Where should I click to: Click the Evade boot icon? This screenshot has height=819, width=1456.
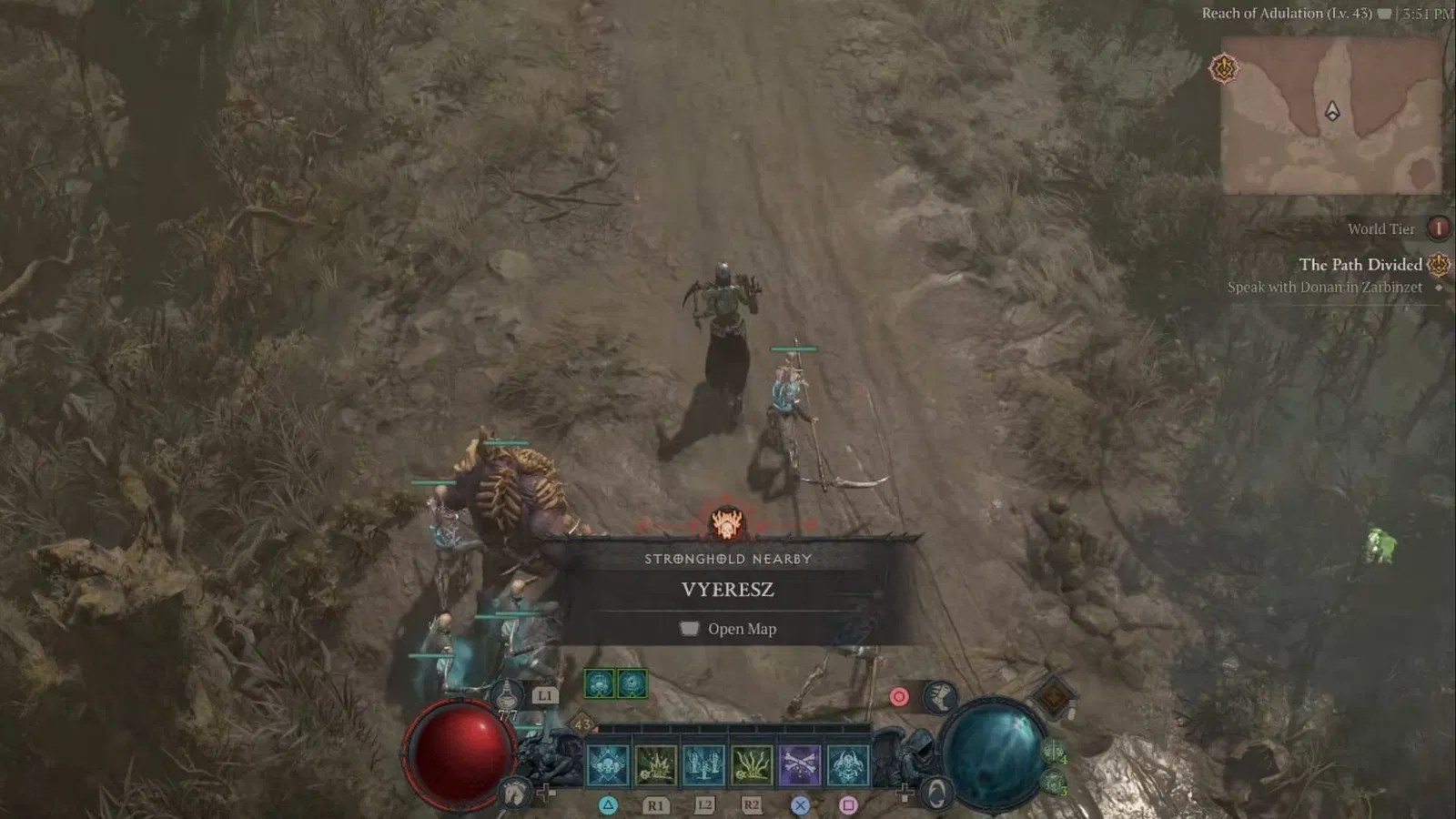click(938, 697)
